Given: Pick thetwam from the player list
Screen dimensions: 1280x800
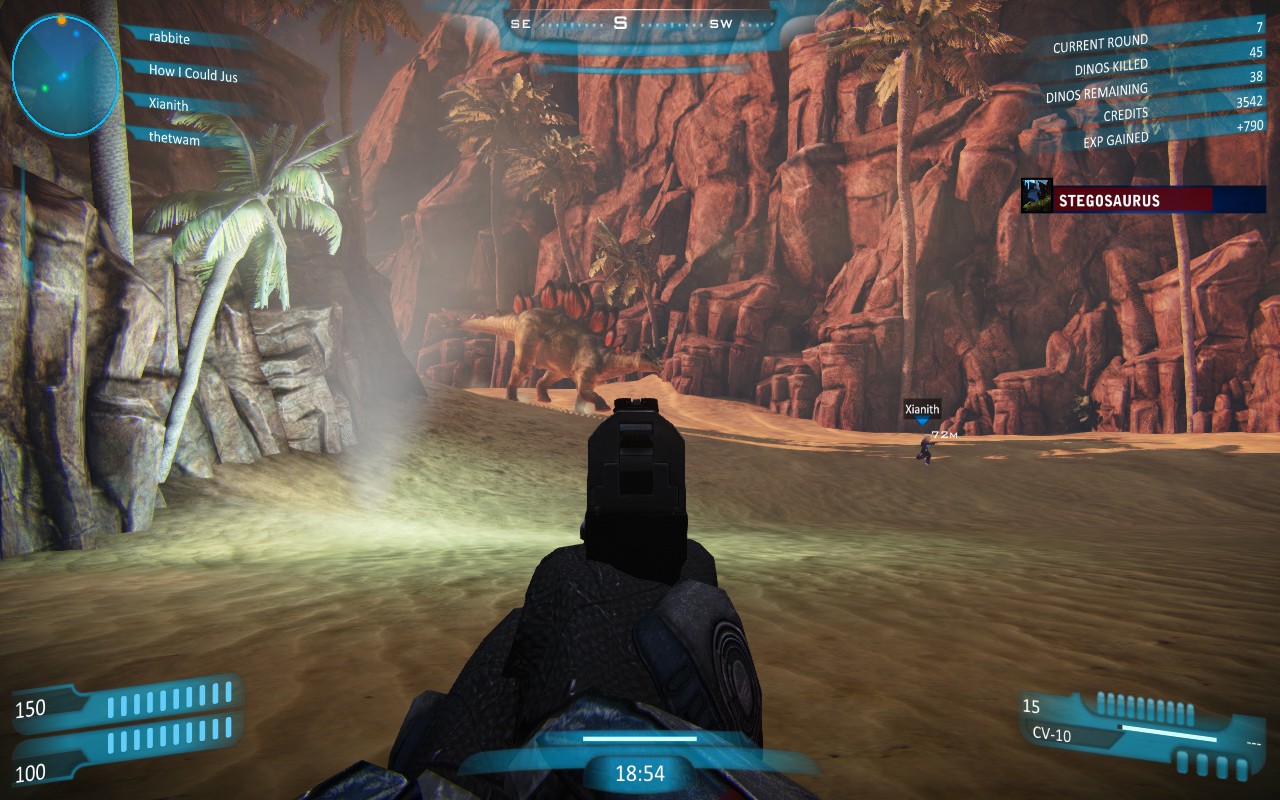Looking at the screenshot, I should pos(174,140).
